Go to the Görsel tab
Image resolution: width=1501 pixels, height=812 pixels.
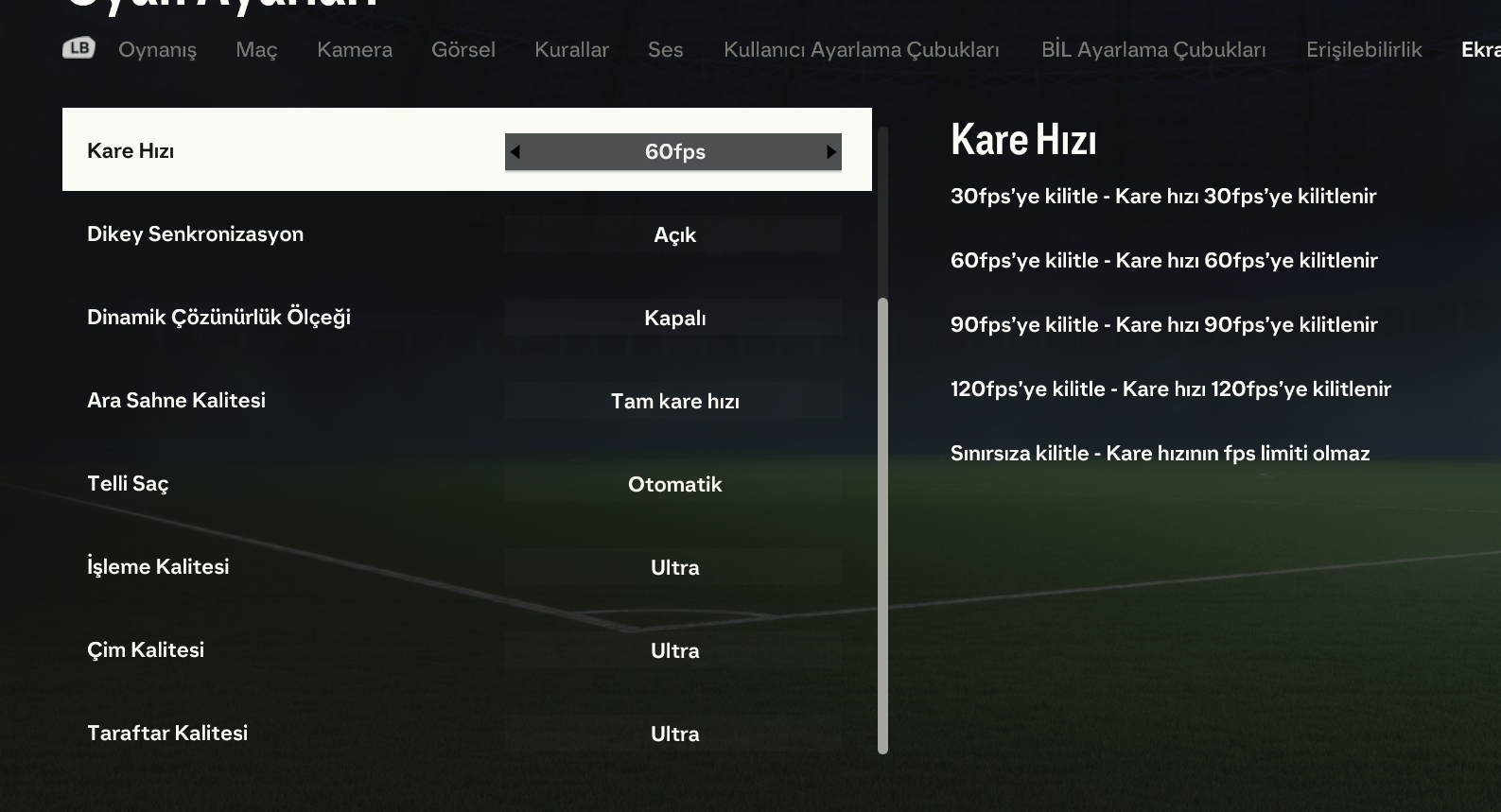pos(463,50)
